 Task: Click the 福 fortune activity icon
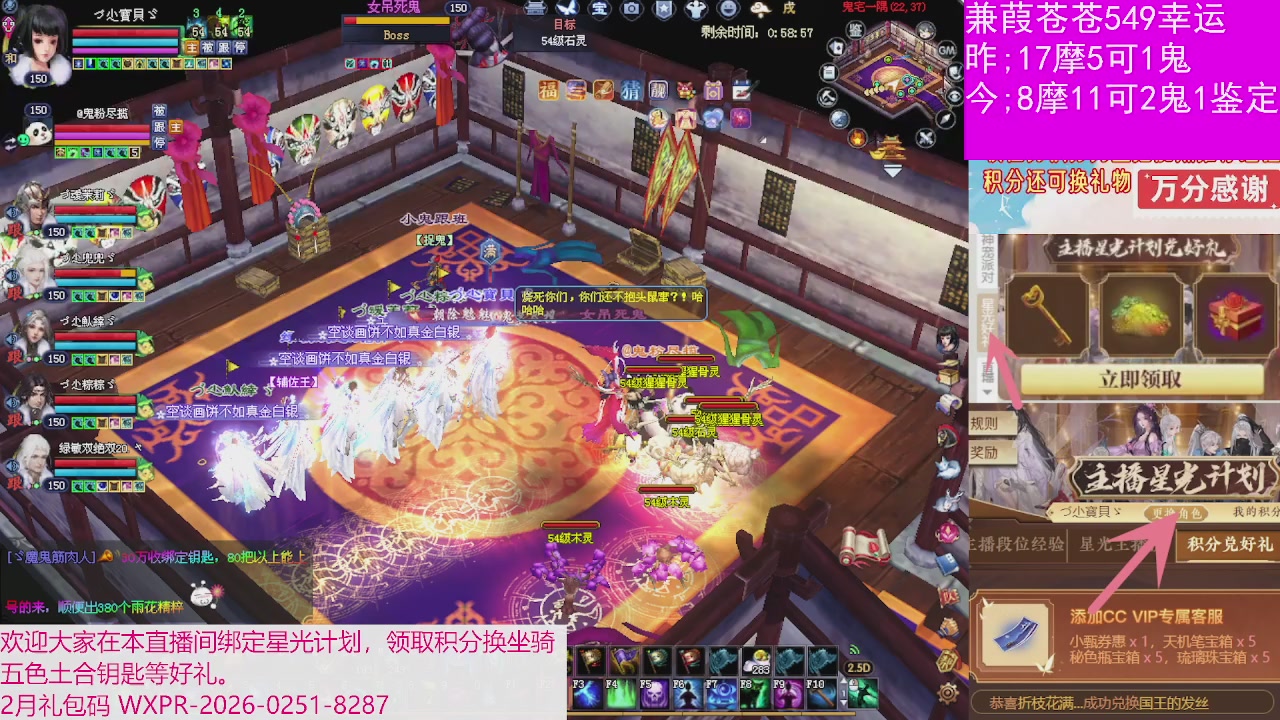(548, 90)
